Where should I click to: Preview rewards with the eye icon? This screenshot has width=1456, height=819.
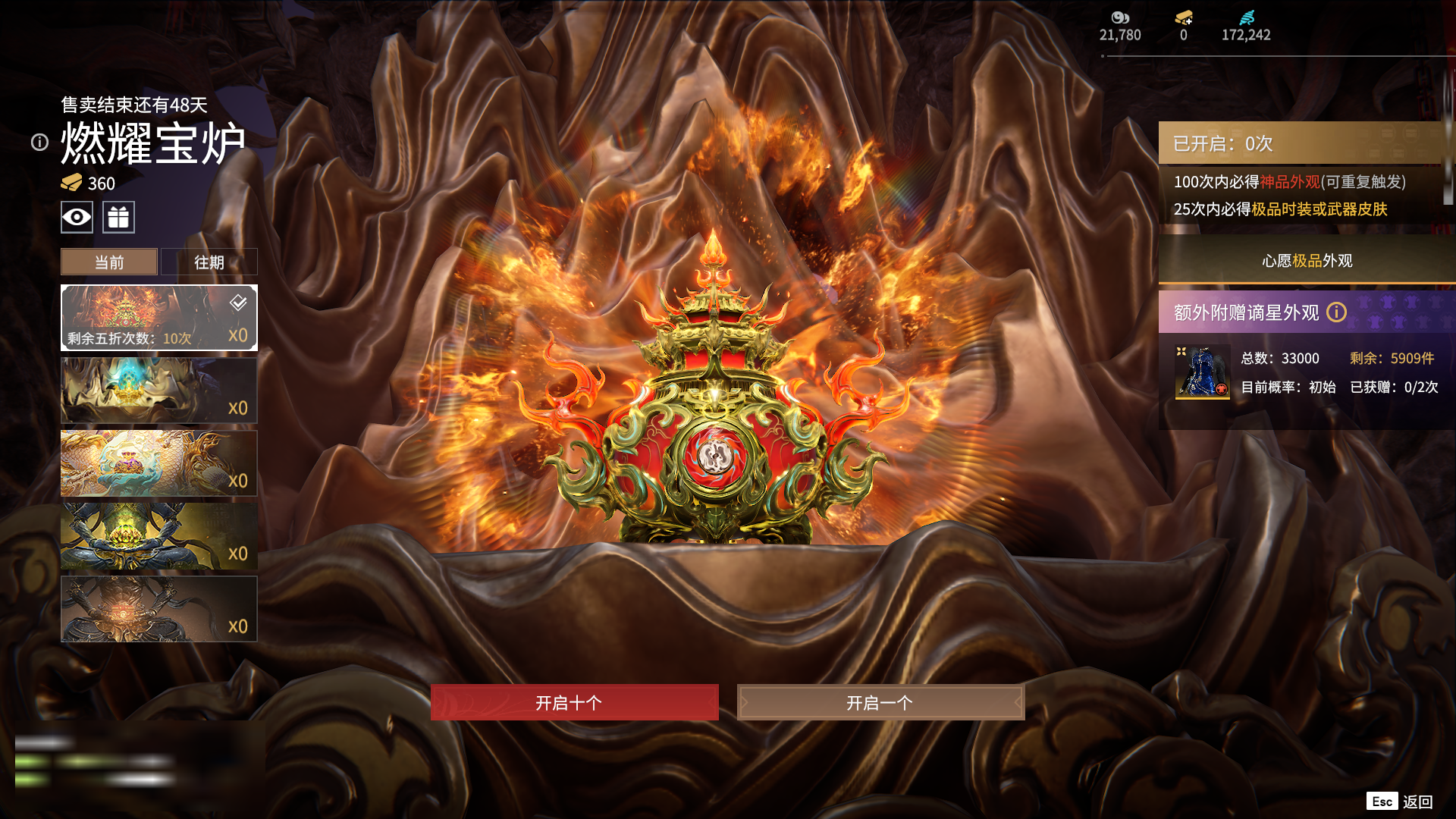77,218
